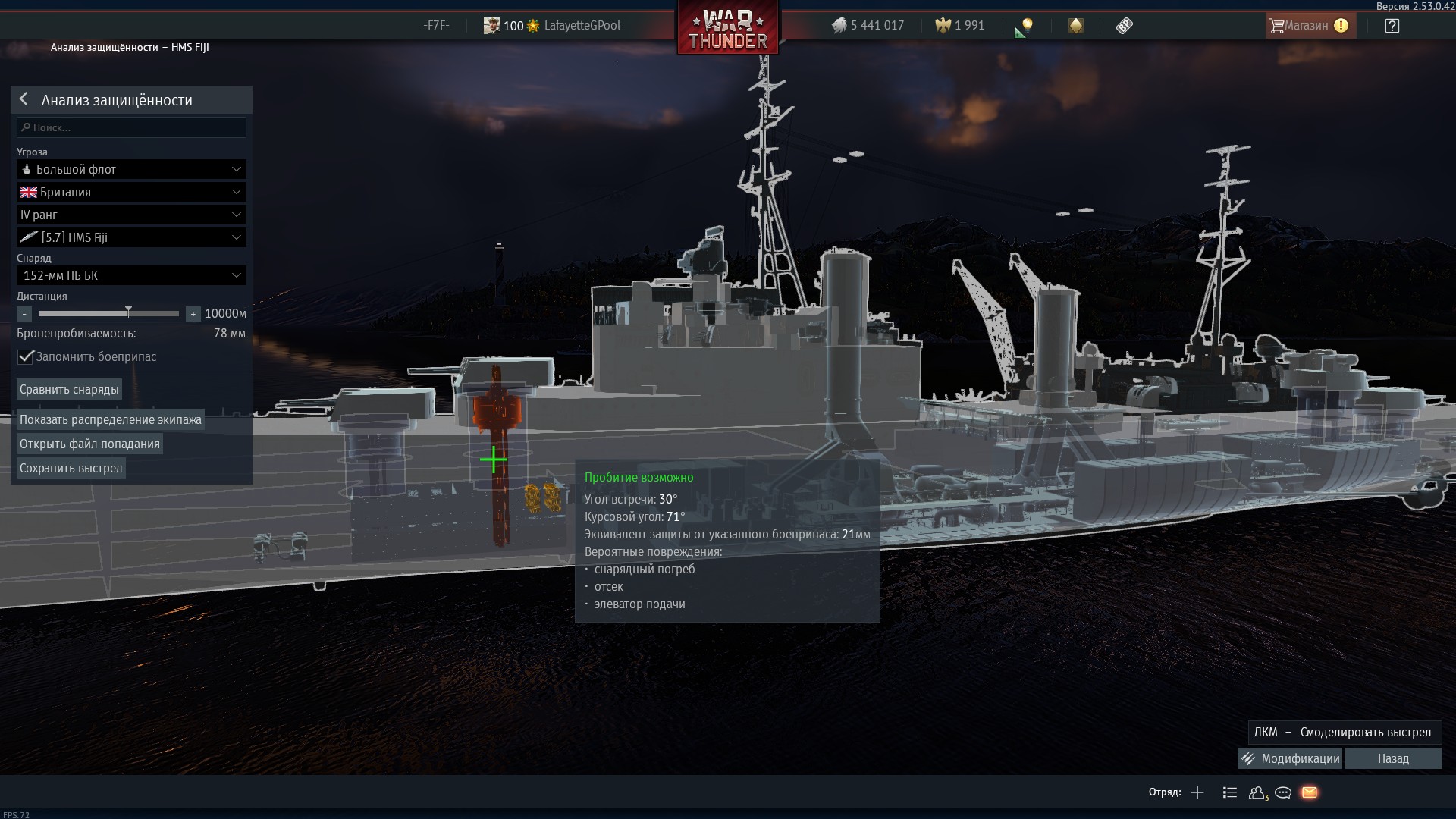The height and width of the screenshot is (819, 1456).
Task: Increase distance with the plus button
Action: (193, 314)
